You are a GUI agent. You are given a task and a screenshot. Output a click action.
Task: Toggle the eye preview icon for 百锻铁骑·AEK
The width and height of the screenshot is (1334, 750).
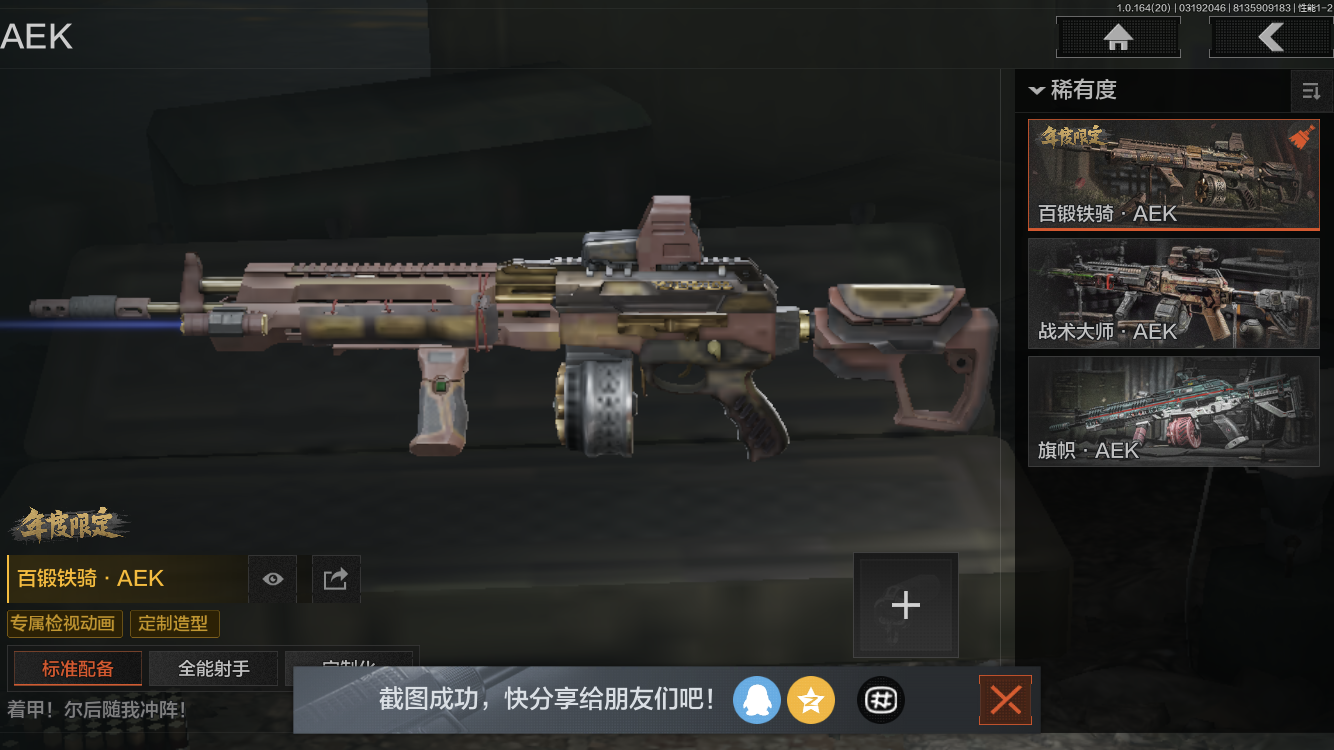pos(272,578)
